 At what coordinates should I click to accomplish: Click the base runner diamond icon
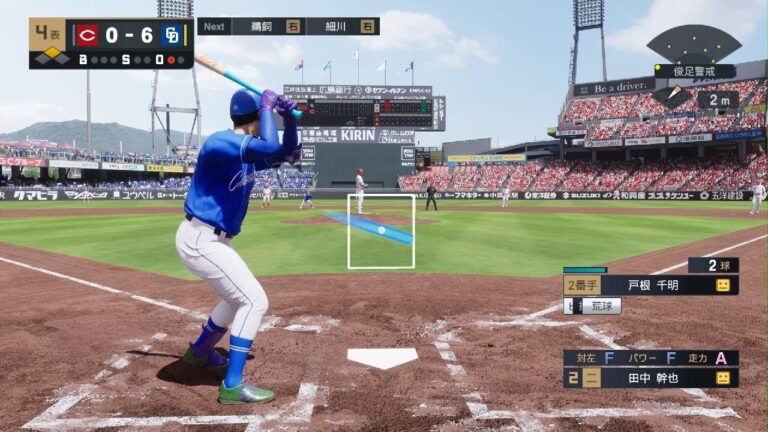pos(52,54)
